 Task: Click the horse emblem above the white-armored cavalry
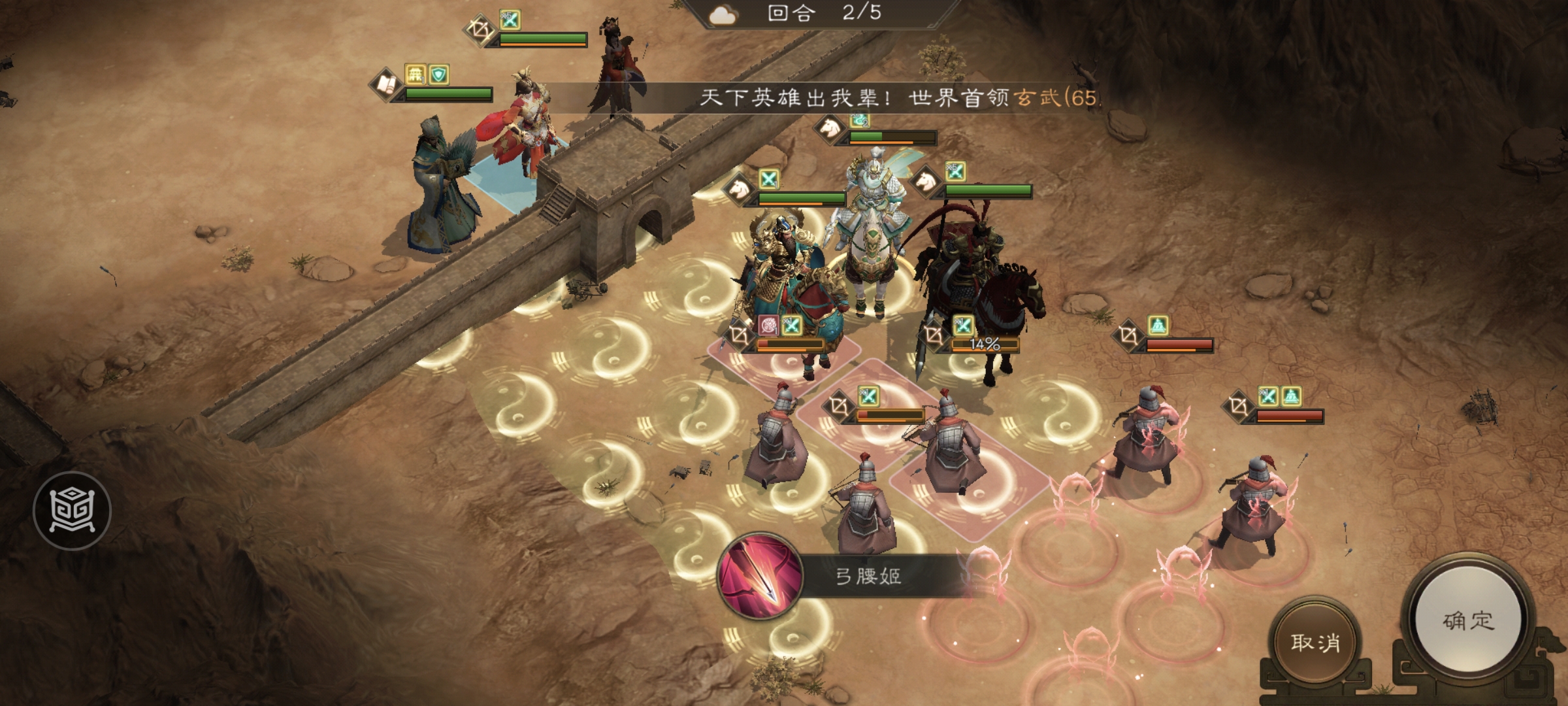tap(829, 128)
